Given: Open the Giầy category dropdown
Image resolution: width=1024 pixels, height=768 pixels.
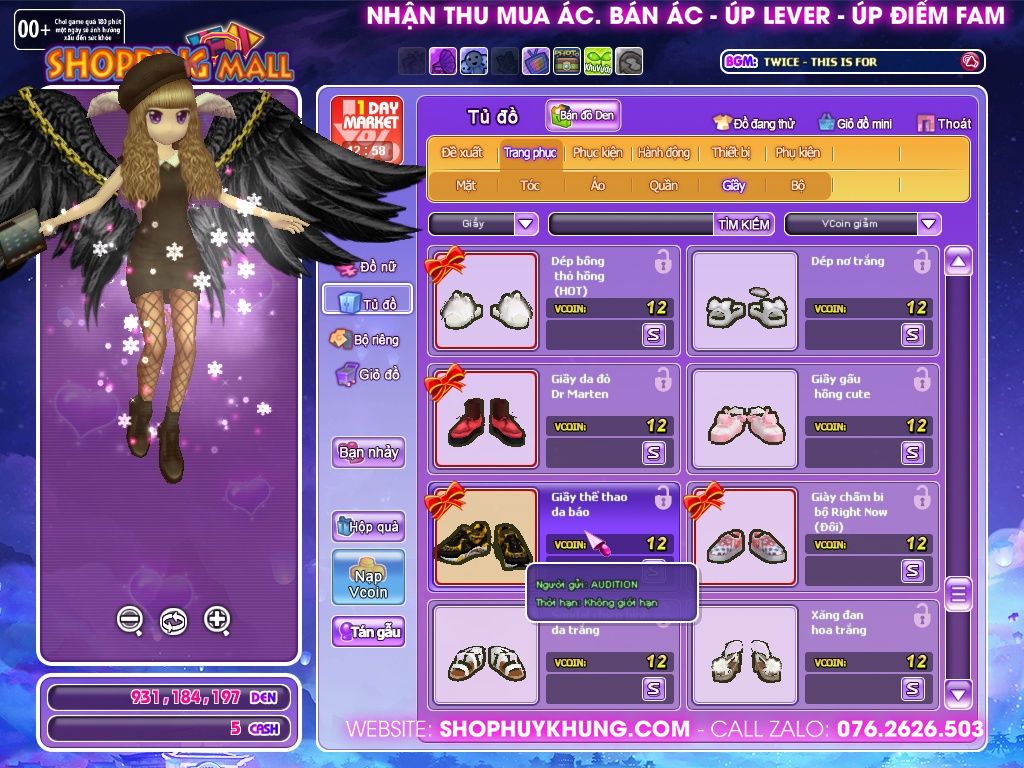Looking at the screenshot, I should pyautogui.click(x=526, y=224).
